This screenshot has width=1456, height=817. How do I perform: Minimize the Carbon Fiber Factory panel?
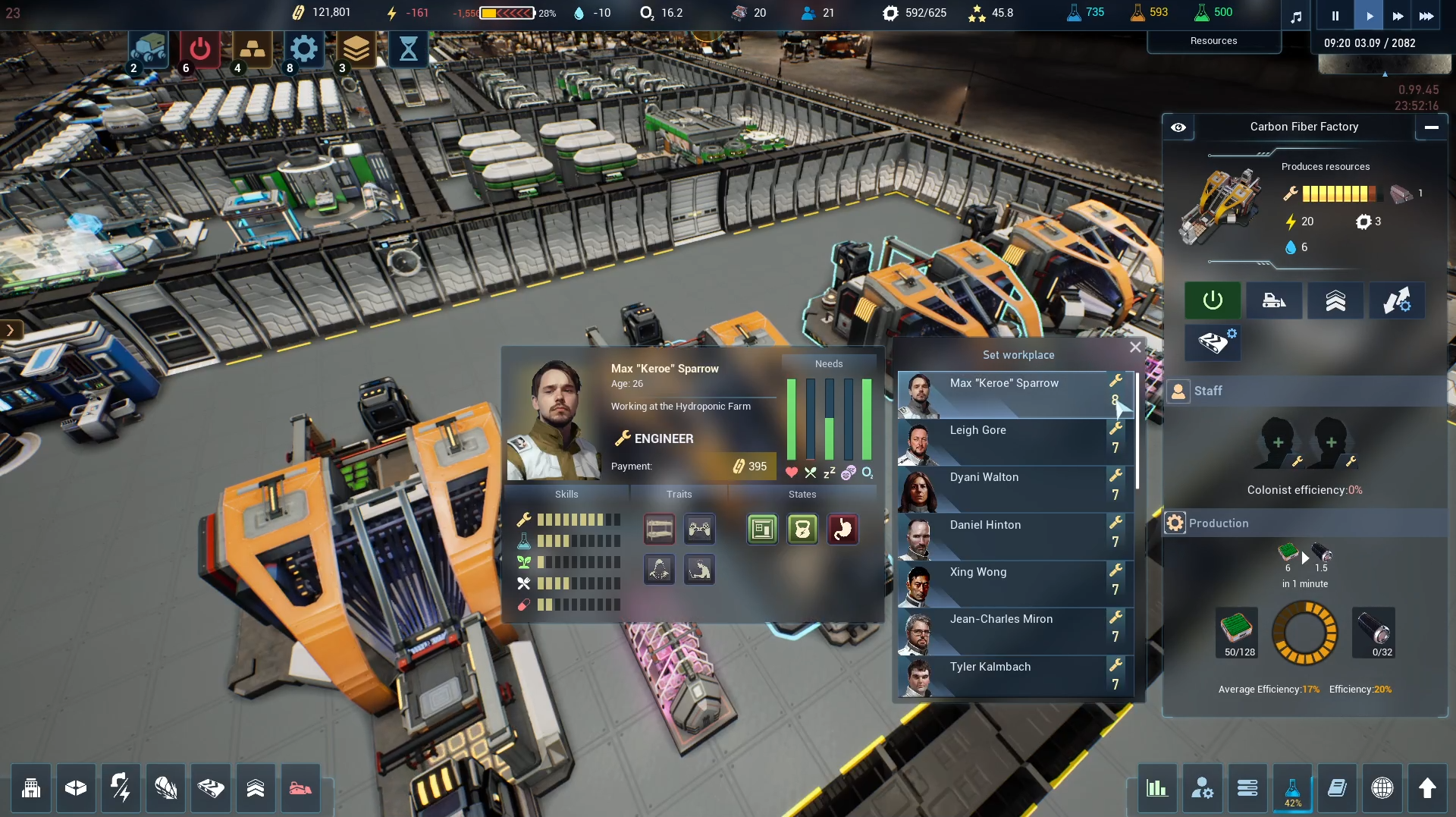[1431, 127]
